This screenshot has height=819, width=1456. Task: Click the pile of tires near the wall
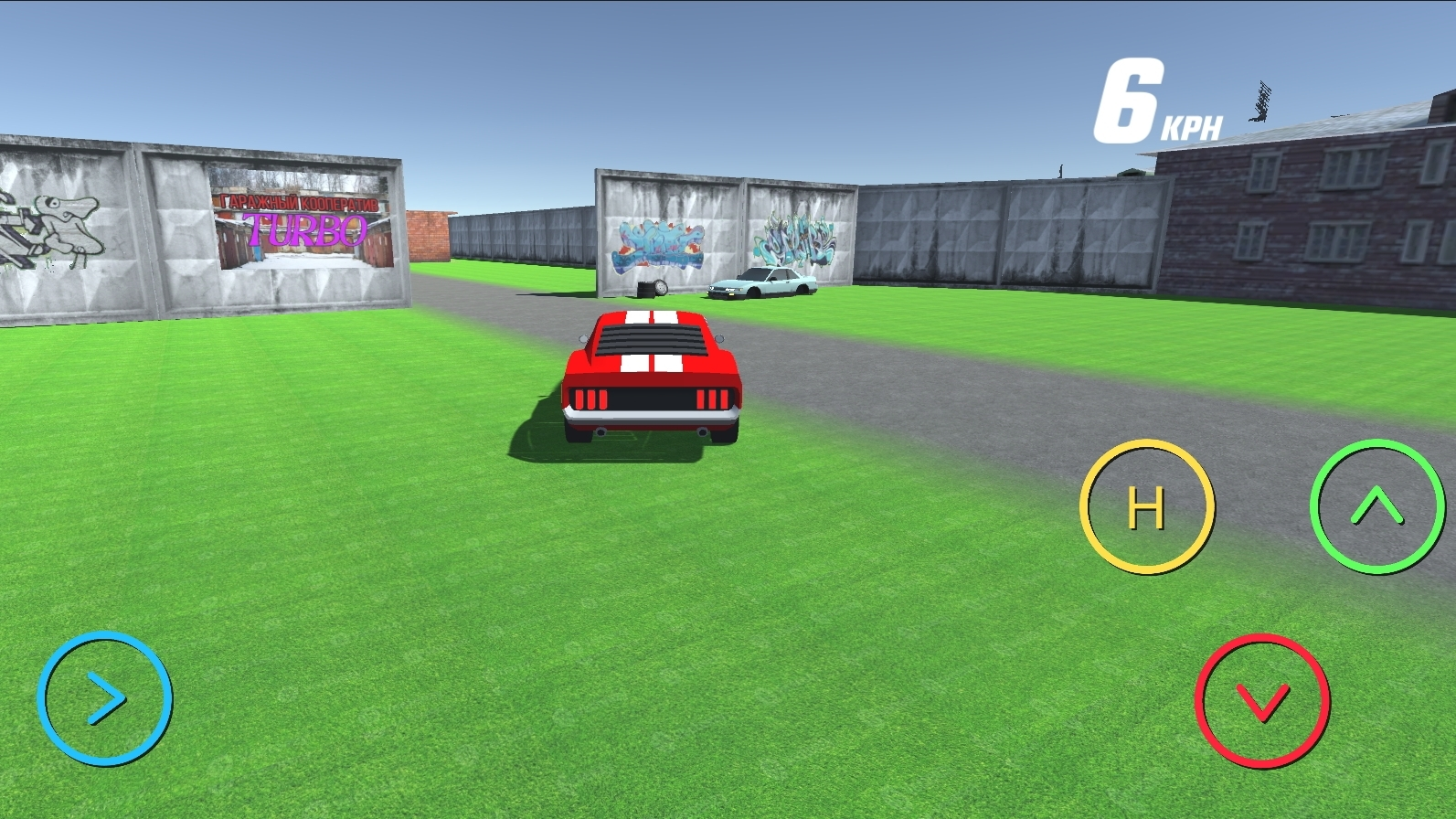(651, 290)
